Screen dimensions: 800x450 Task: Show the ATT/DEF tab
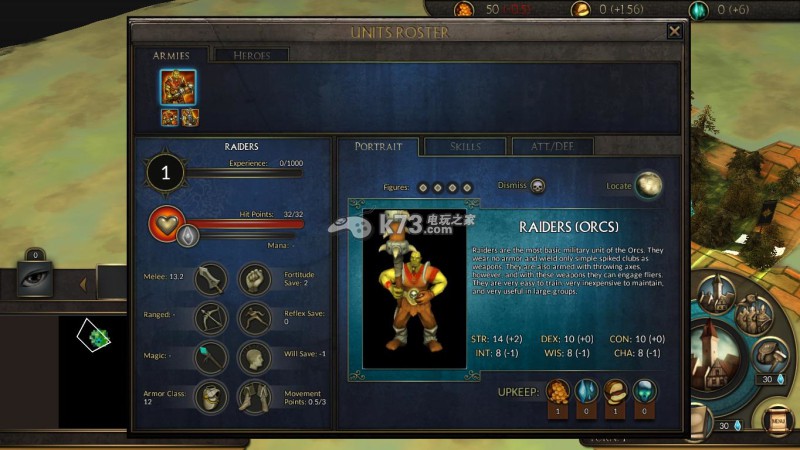(x=552, y=147)
